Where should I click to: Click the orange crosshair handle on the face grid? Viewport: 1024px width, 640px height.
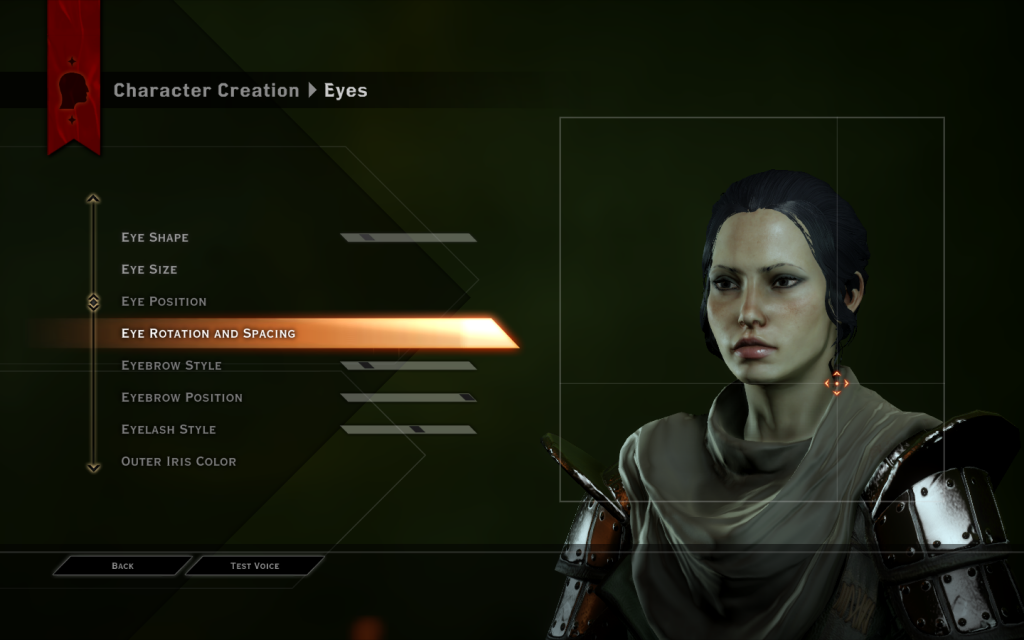click(836, 383)
